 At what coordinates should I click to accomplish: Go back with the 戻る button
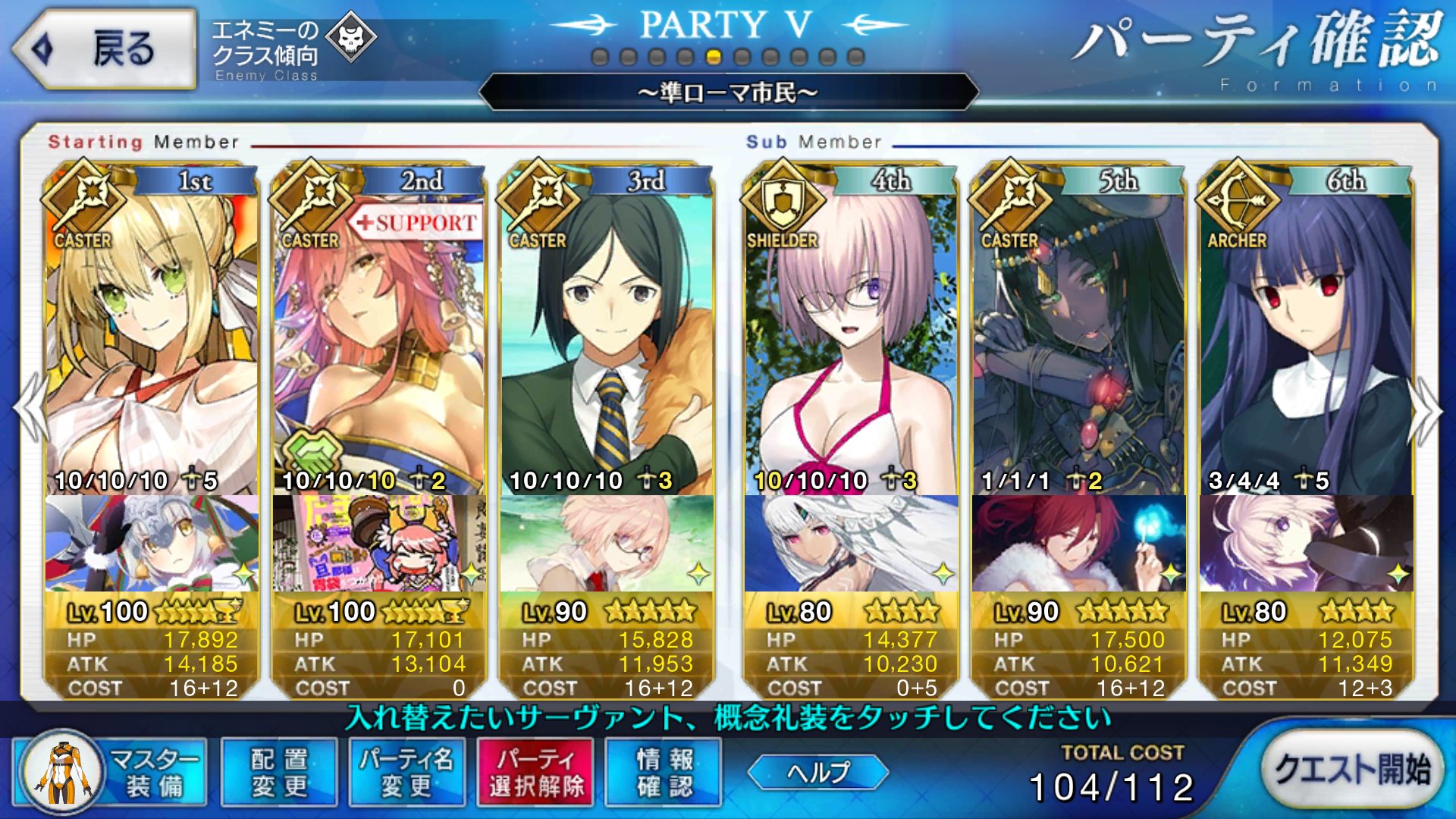click(105, 50)
